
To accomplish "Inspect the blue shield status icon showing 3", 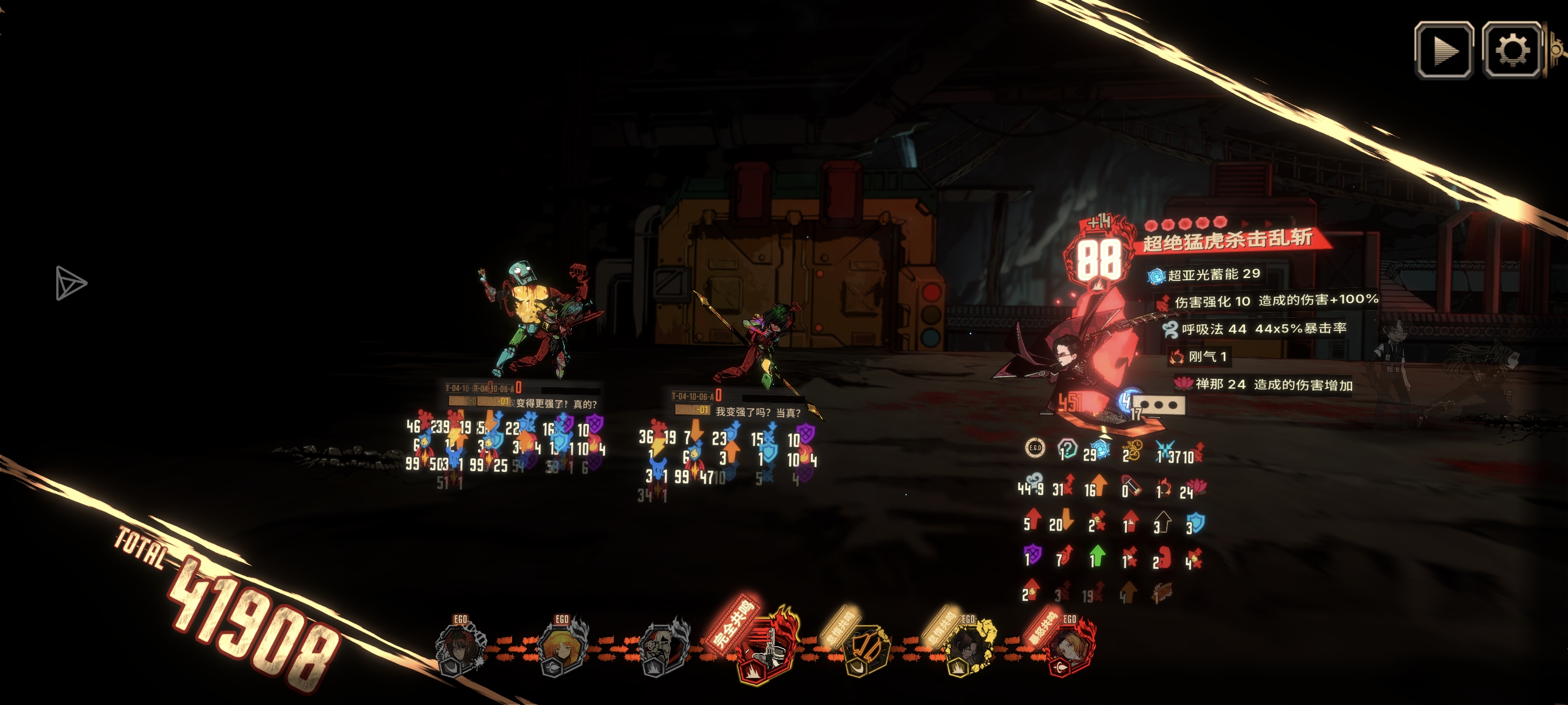I will 1196,523.
